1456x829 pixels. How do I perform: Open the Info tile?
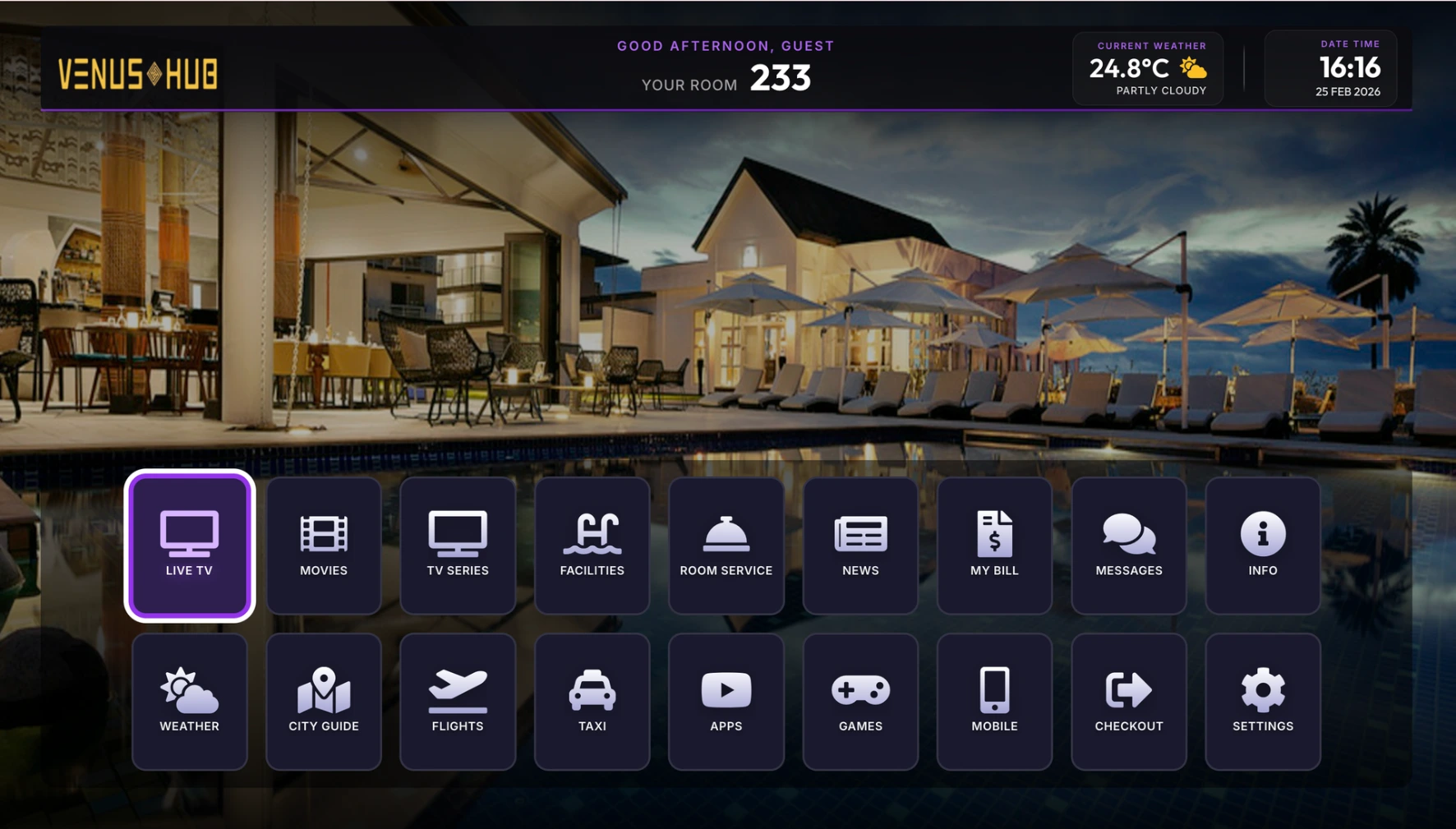1262,545
